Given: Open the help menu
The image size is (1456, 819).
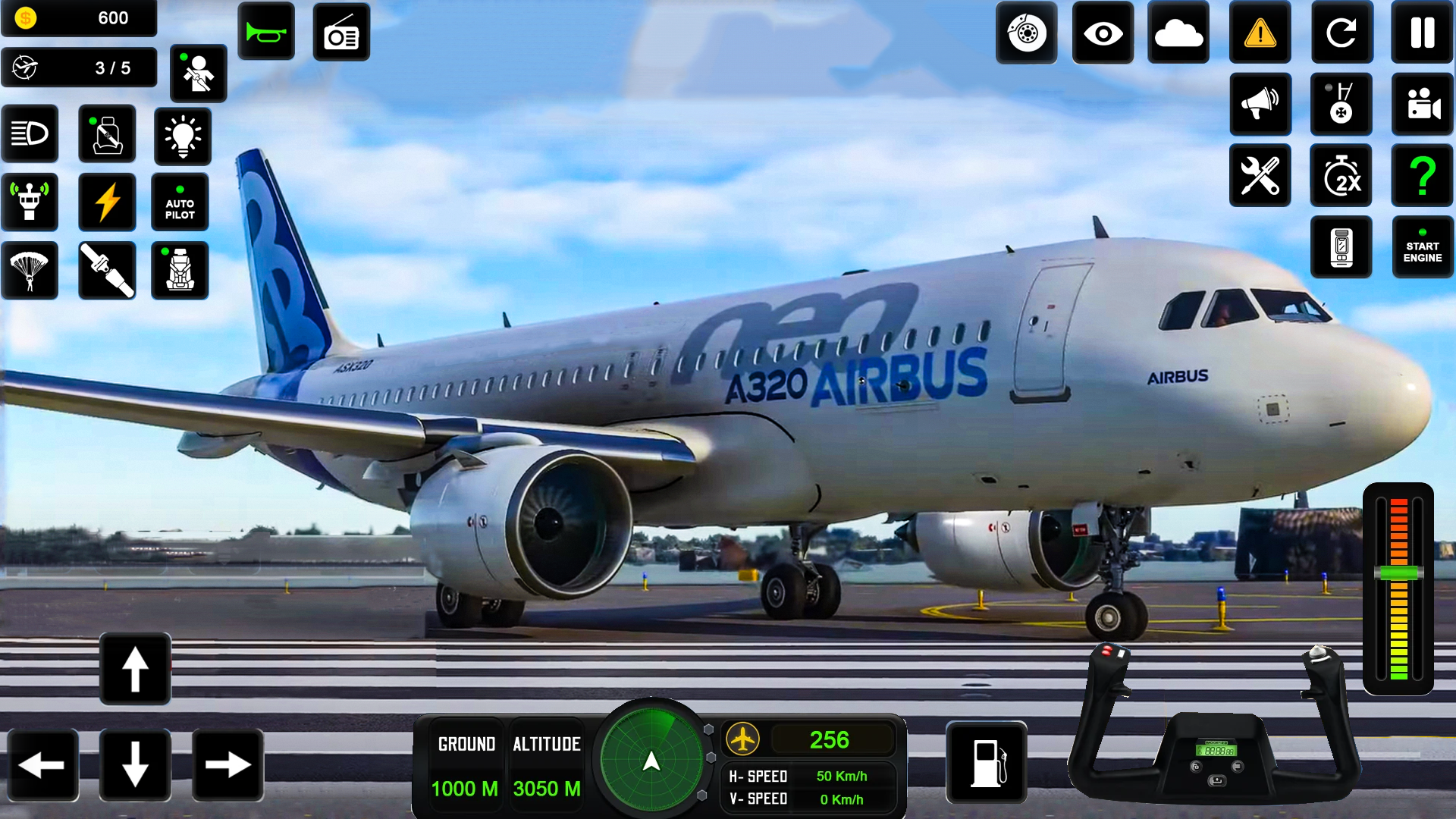Looking at the screenshot, I should tap(1422, 176).
